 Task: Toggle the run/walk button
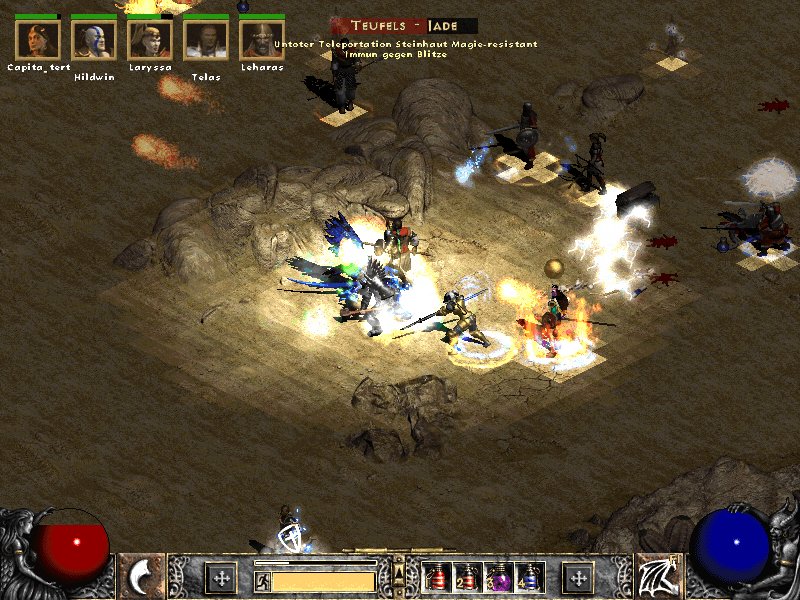pyautogui.click(x=262, y=581)
